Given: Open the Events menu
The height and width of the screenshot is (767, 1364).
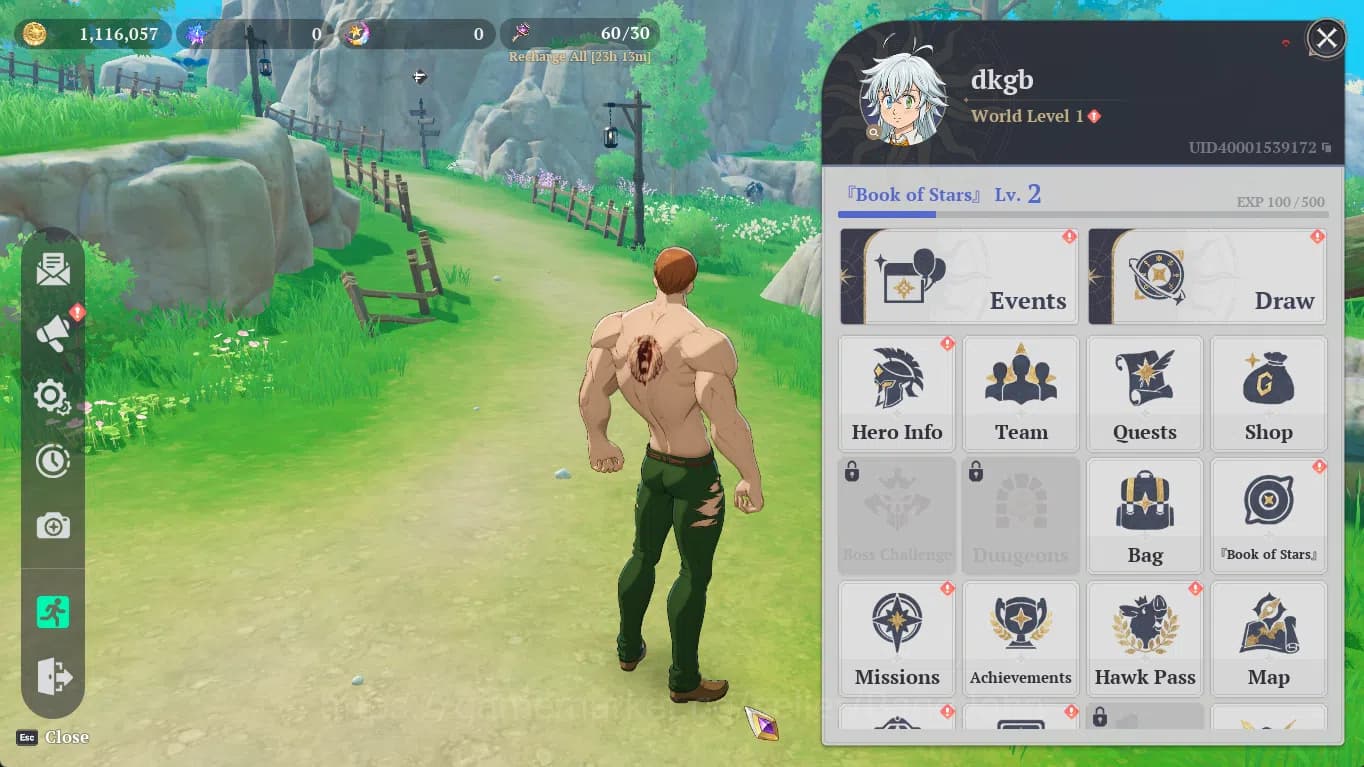Looking at the screenshot, I should 959,277.
